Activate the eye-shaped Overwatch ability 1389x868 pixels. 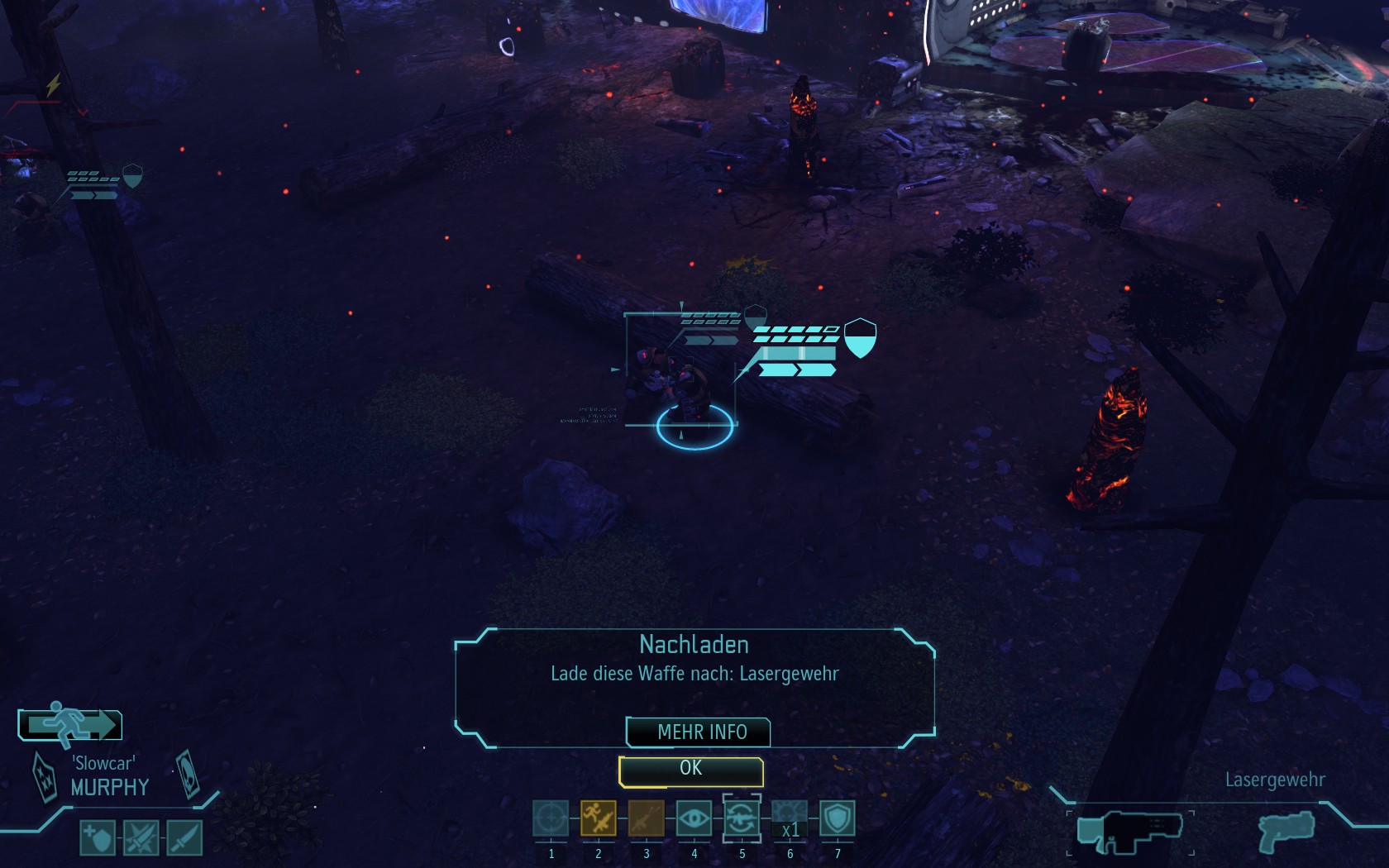point(694,819)
